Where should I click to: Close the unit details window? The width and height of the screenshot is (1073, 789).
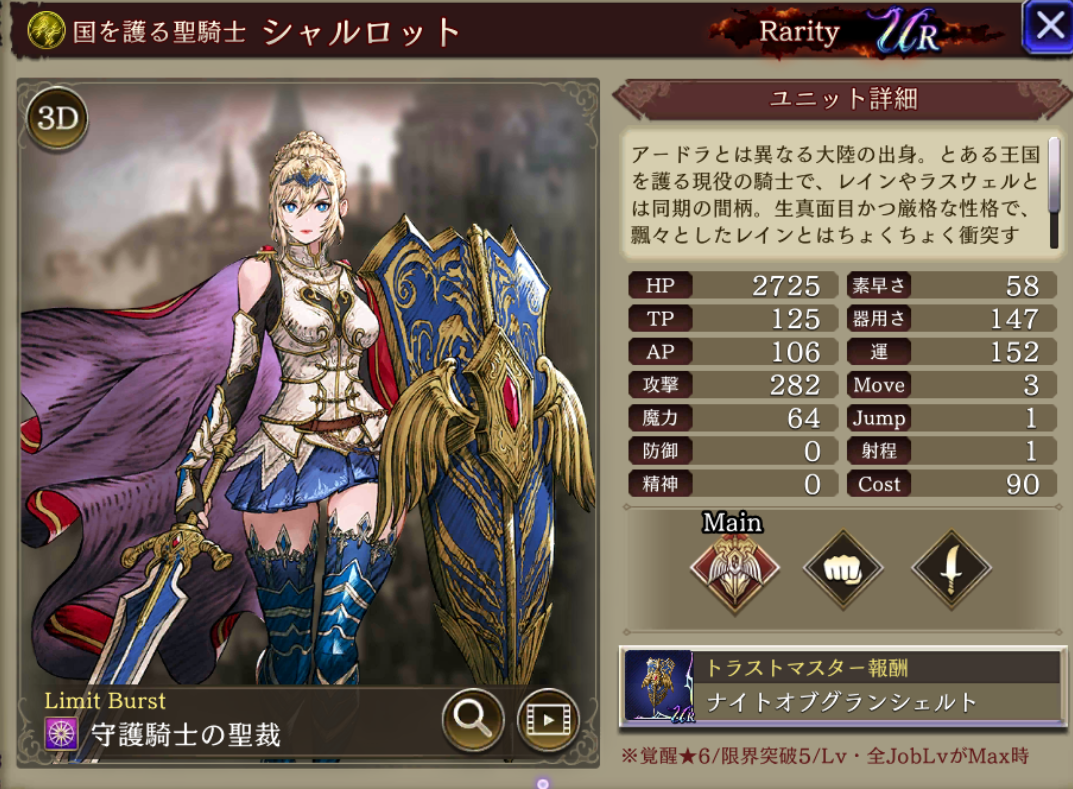(x=1048, y=27)
